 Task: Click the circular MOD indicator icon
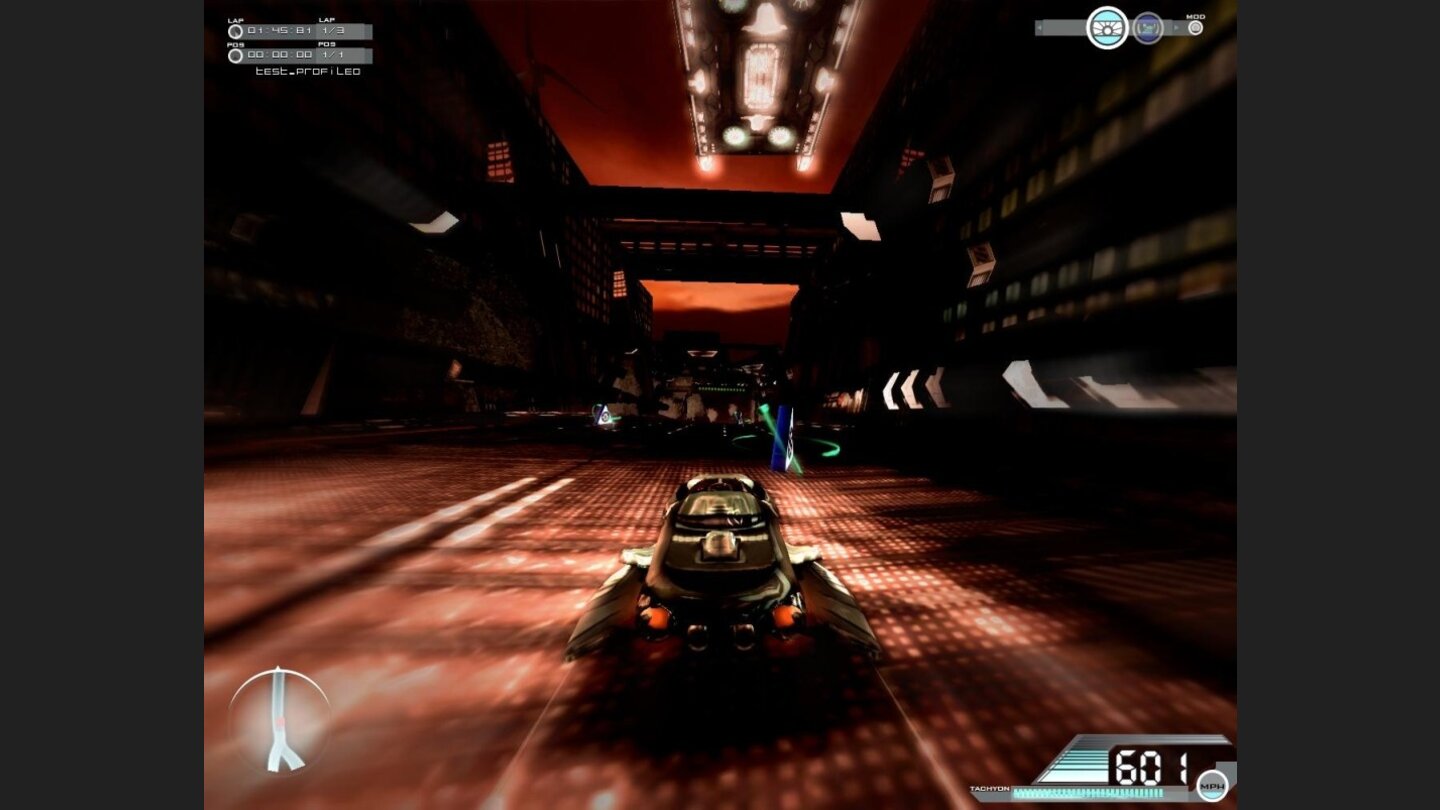[x=1195, y=28]
